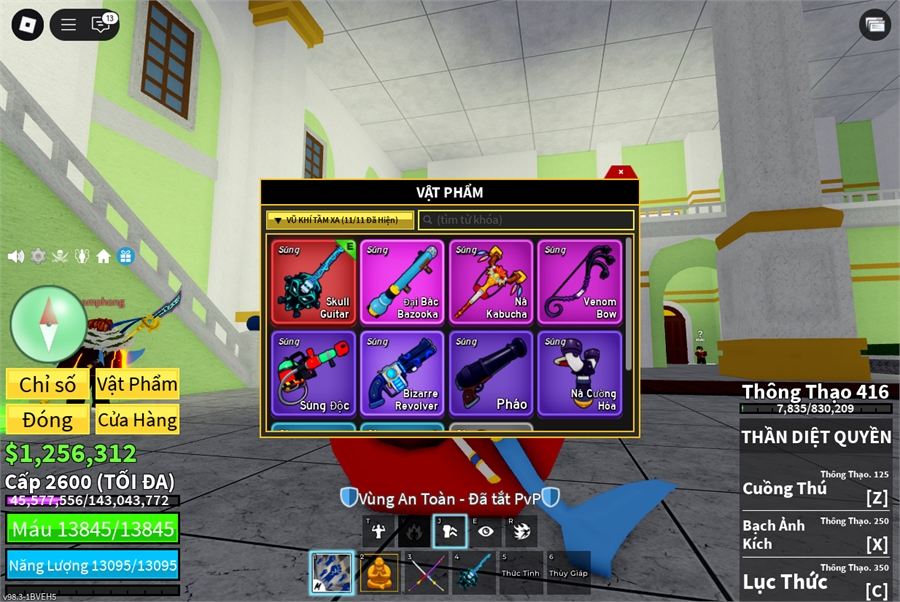Select the Ná Kabucha slingshot
The height and width of the screenshot is (602, 900).
[x=491, y=281]
